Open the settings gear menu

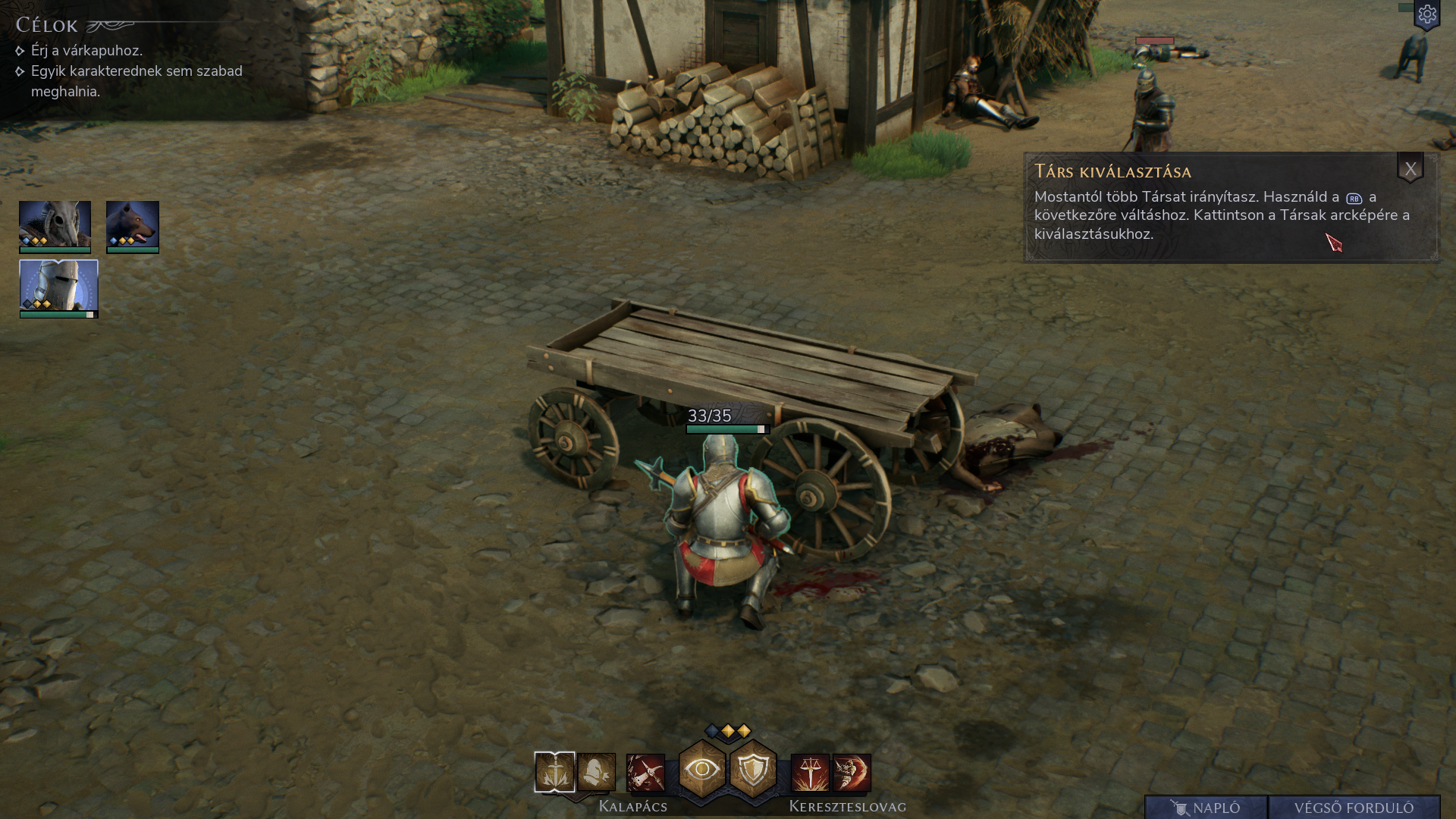(1427, 14)
